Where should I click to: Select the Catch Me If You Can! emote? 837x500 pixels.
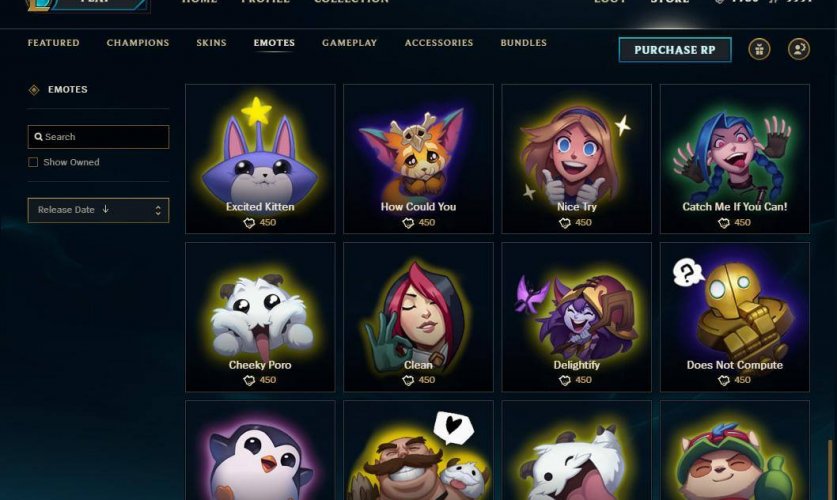pyautogui.click(x=735, y=158)
